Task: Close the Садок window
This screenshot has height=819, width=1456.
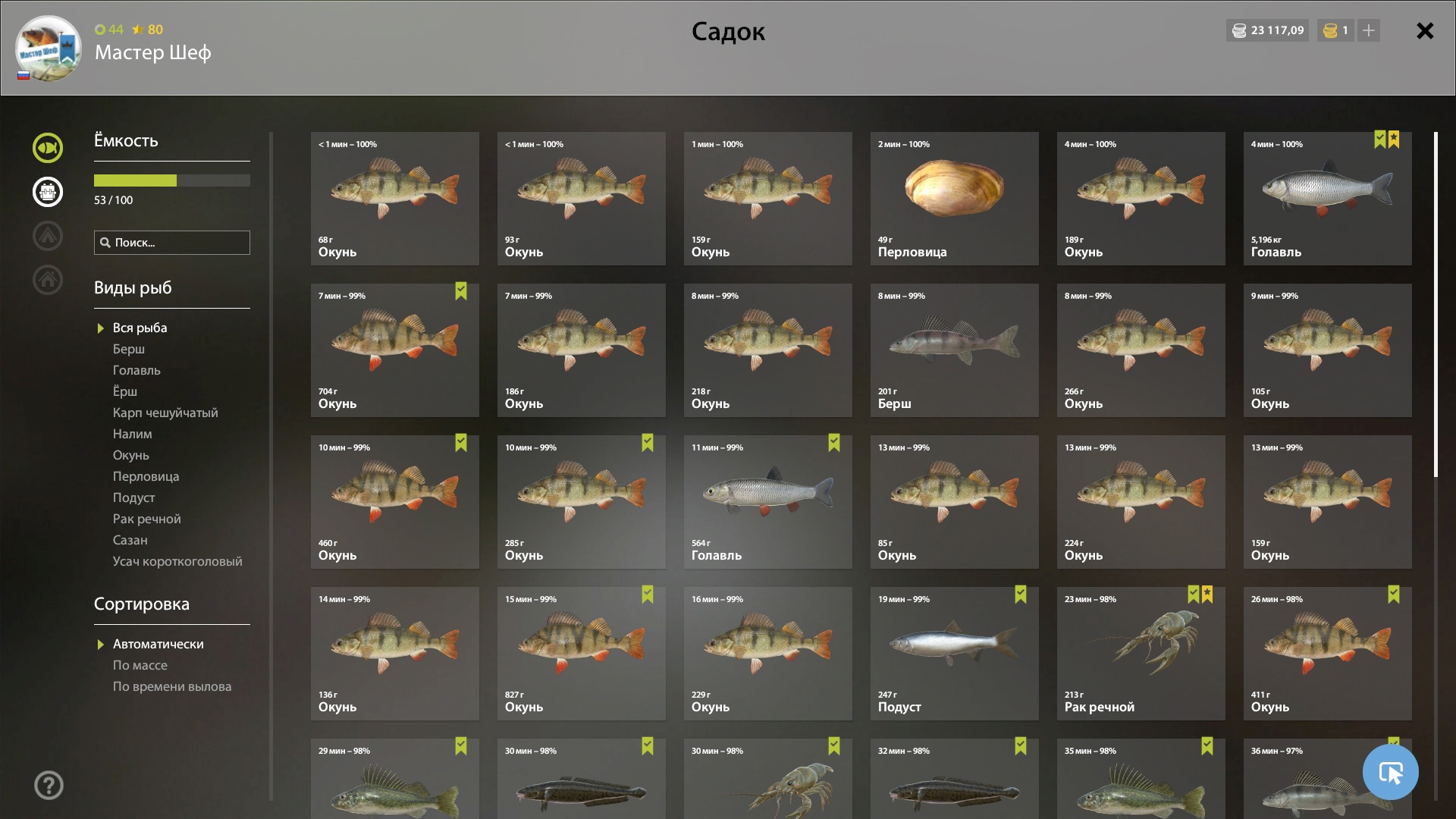Action: [x=1425, y=30]
